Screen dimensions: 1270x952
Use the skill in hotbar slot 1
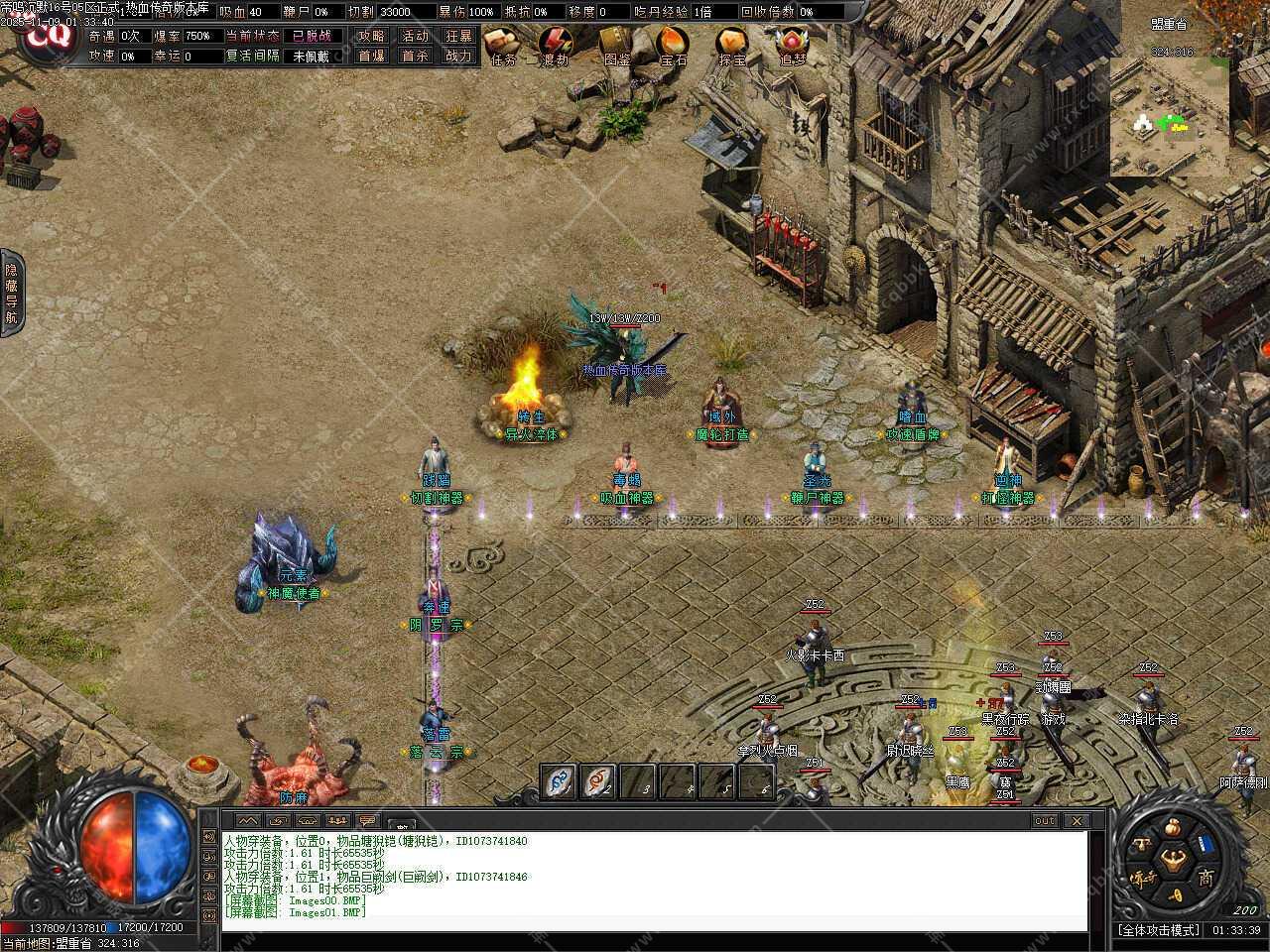point(559,781)
